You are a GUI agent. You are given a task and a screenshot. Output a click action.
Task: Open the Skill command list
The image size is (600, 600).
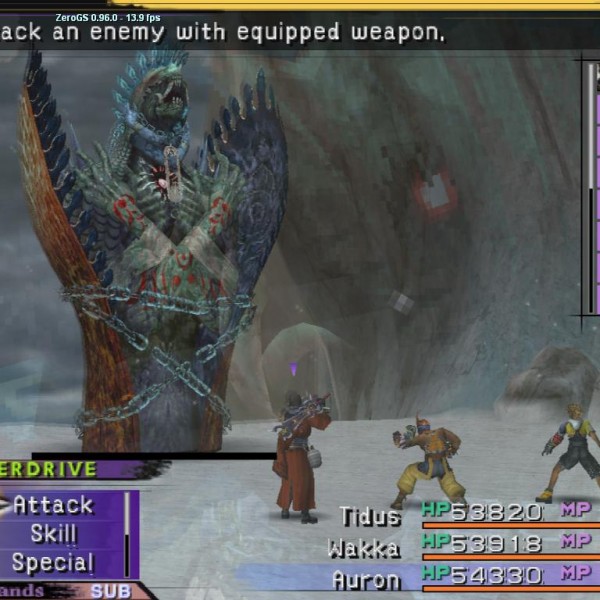(53, 534)
